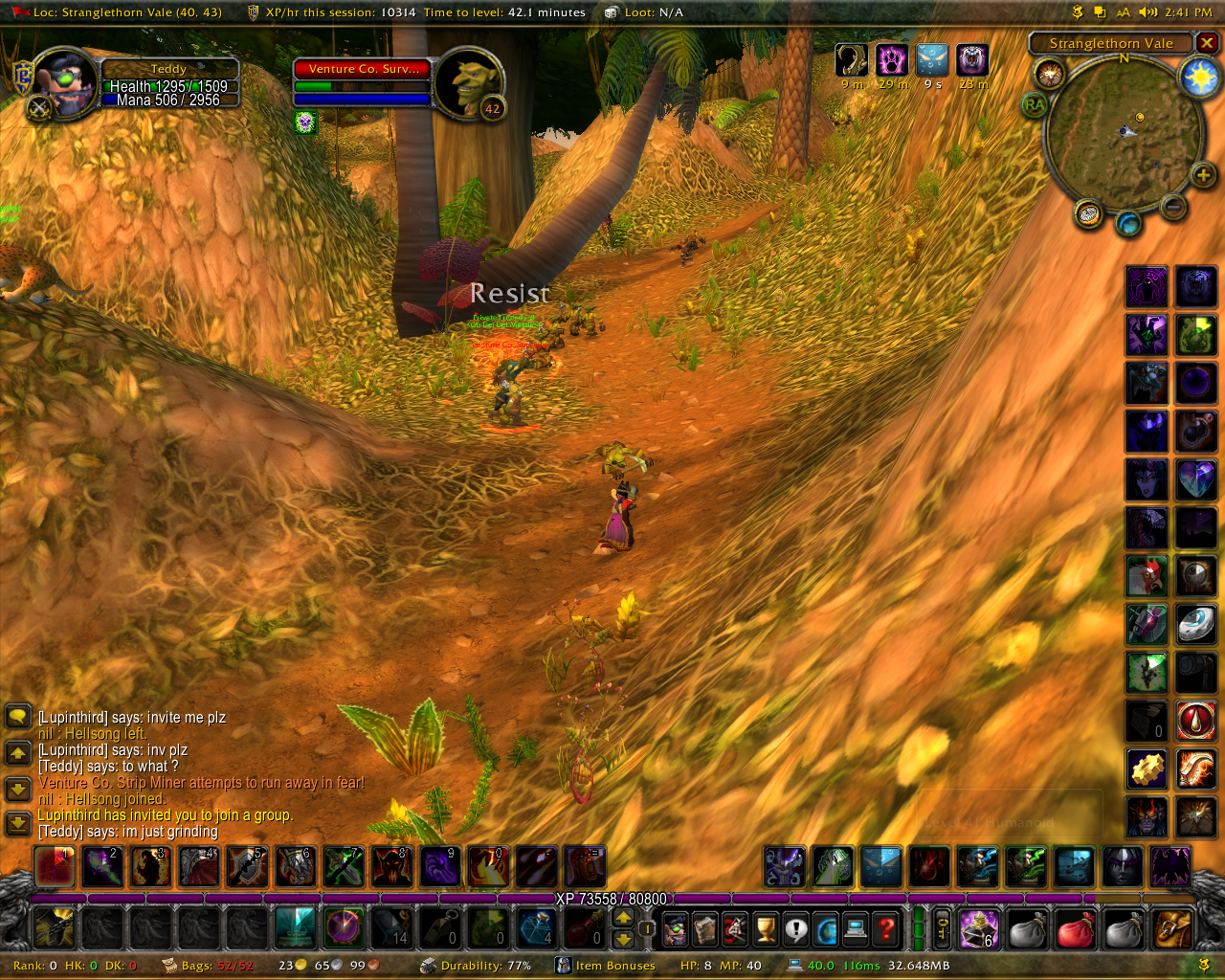1225x980 pixels.
Task: Use the golden gear ability icon
Action: (1147, 768)
